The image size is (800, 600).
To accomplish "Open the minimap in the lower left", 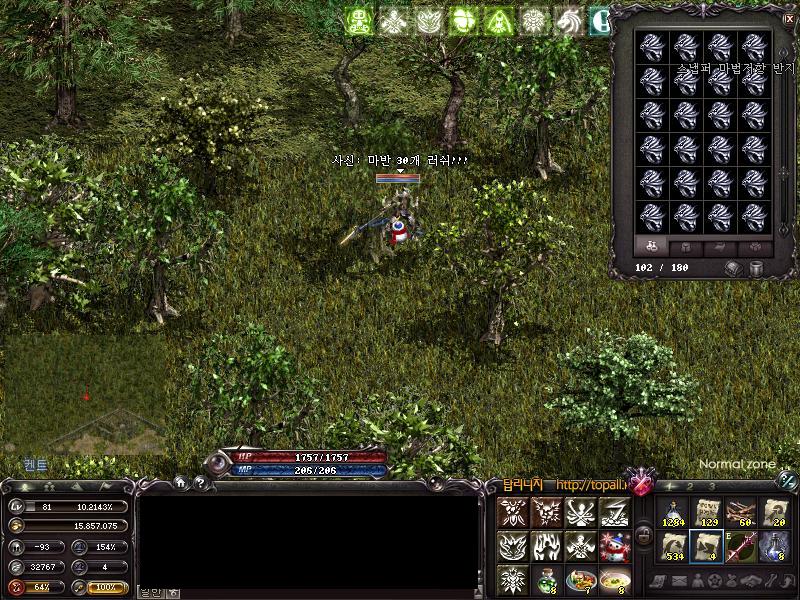I will [x=84, y=395].
